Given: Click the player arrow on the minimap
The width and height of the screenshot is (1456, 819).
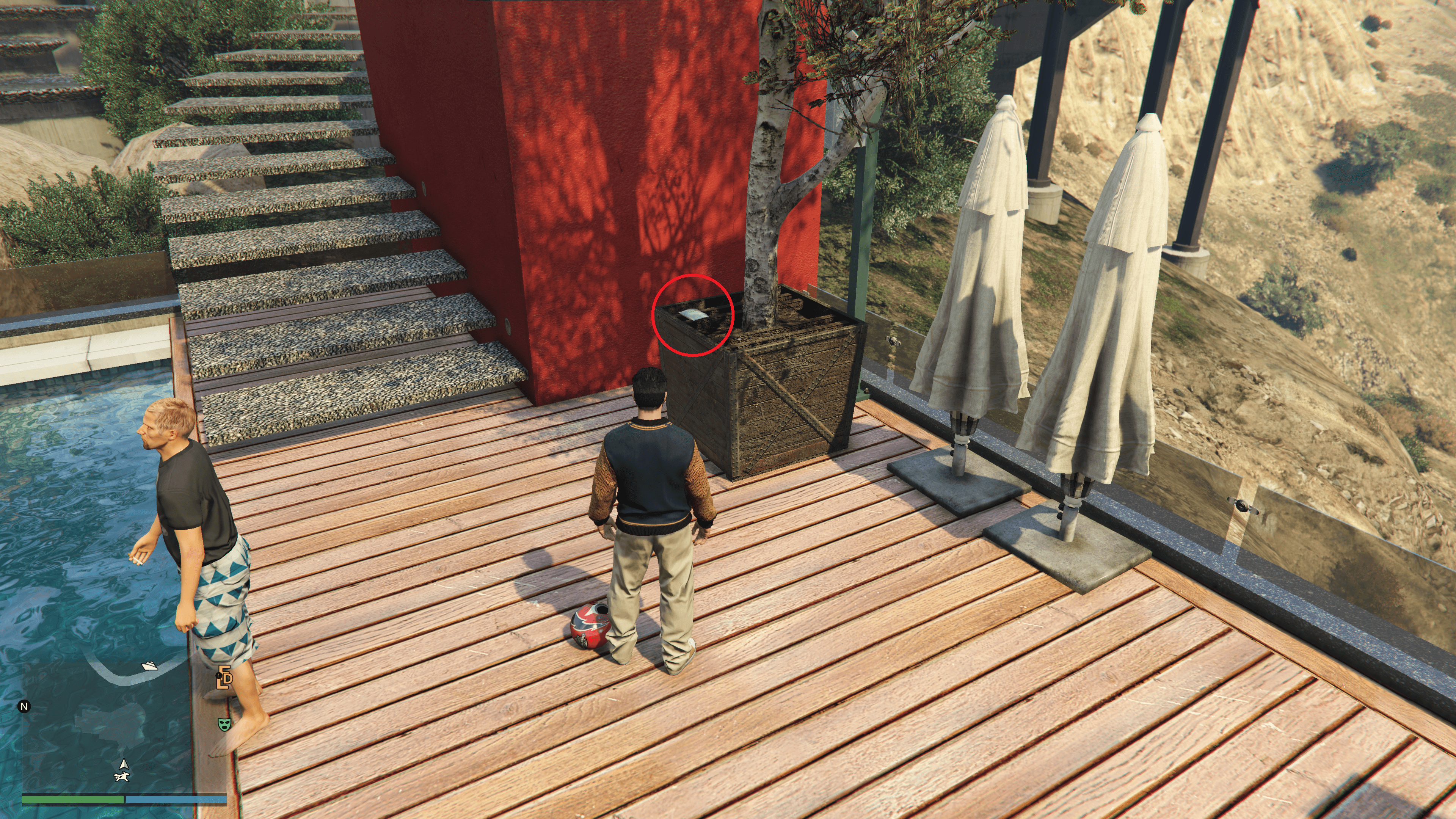Looking at the screenshot, I should (124, 765).
